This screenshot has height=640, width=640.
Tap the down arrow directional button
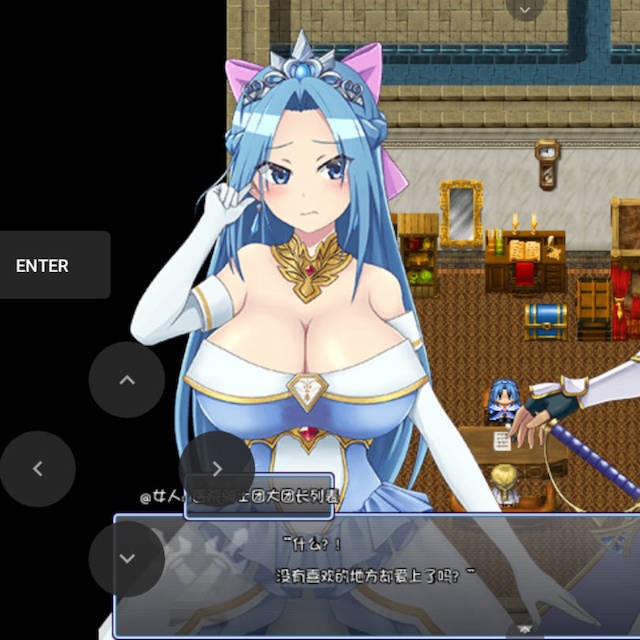pos(127,558)
